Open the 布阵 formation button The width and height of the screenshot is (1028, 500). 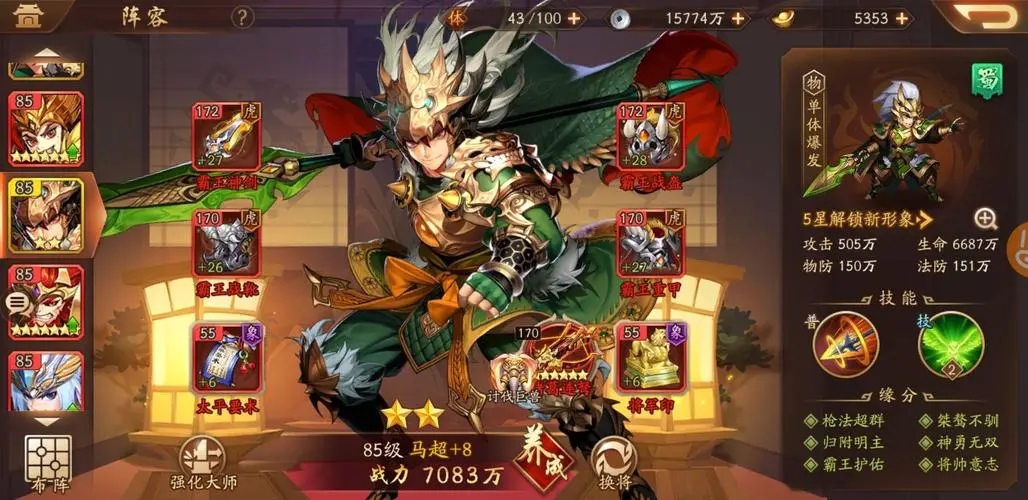click(x=49, y=464)
